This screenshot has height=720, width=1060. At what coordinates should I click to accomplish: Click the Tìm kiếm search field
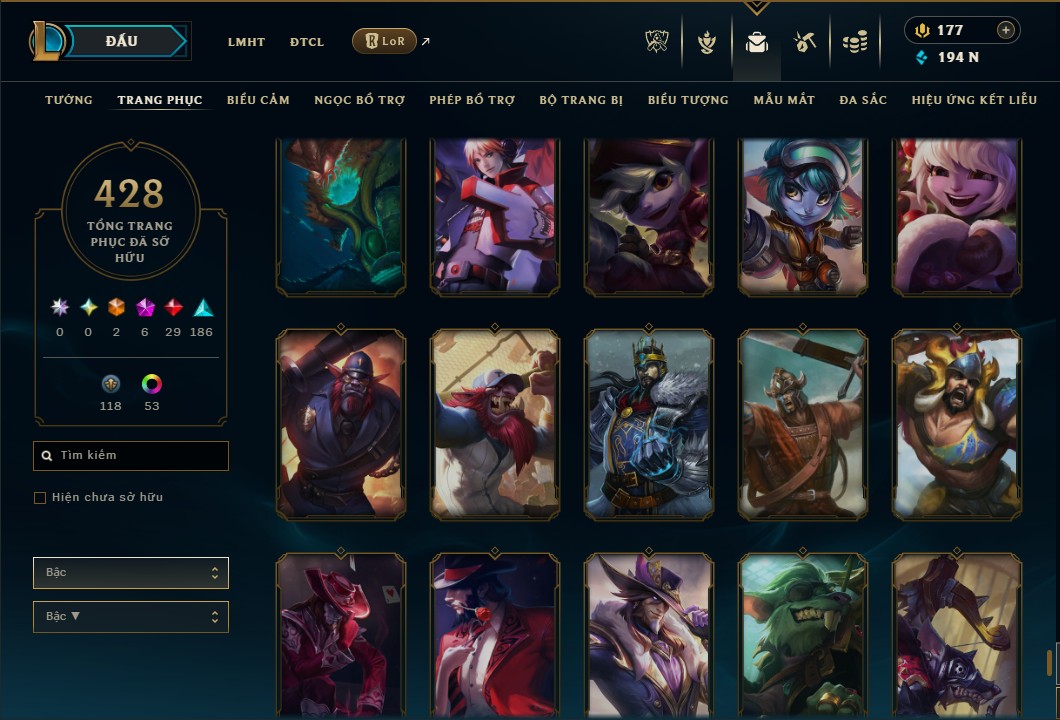[131, 456]
